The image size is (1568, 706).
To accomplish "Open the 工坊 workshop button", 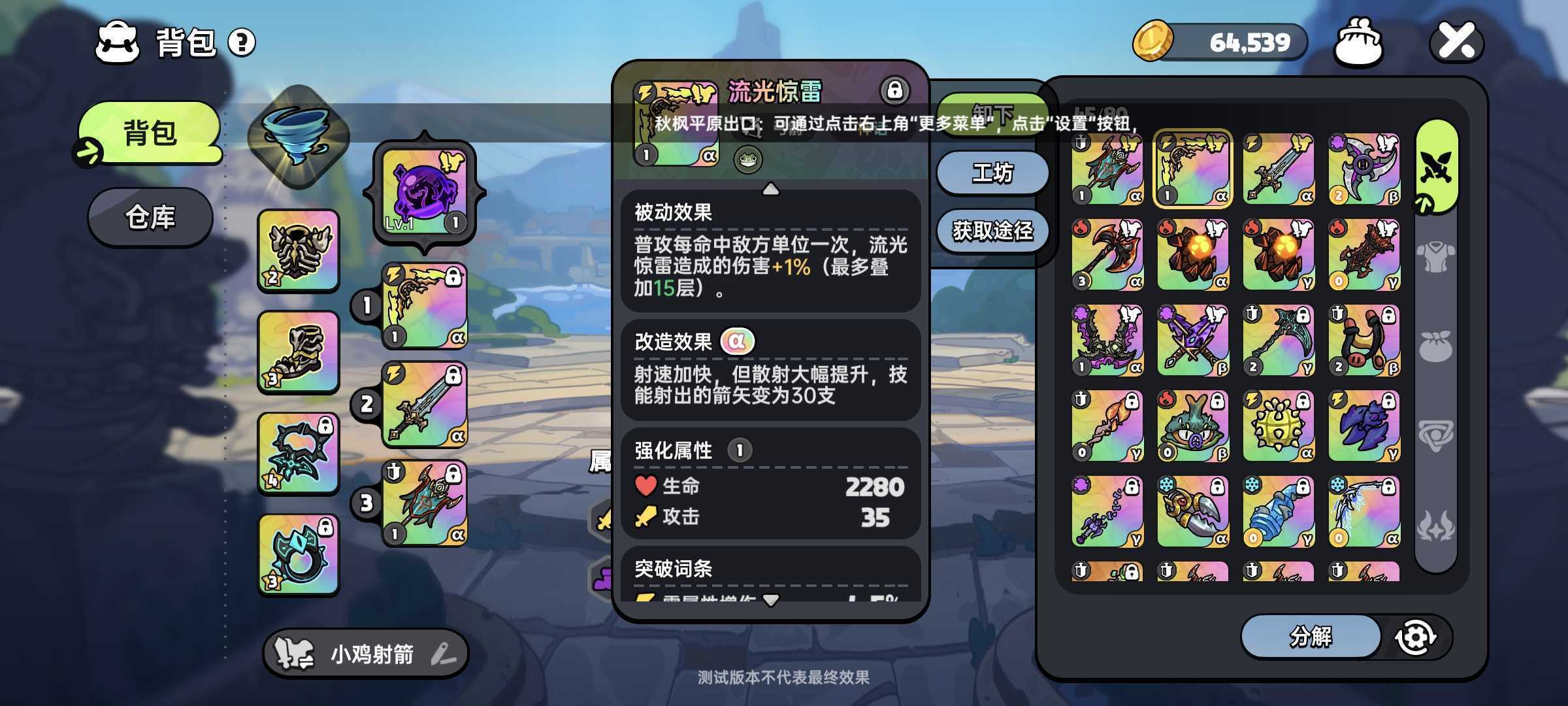I will tap(992, 172).
